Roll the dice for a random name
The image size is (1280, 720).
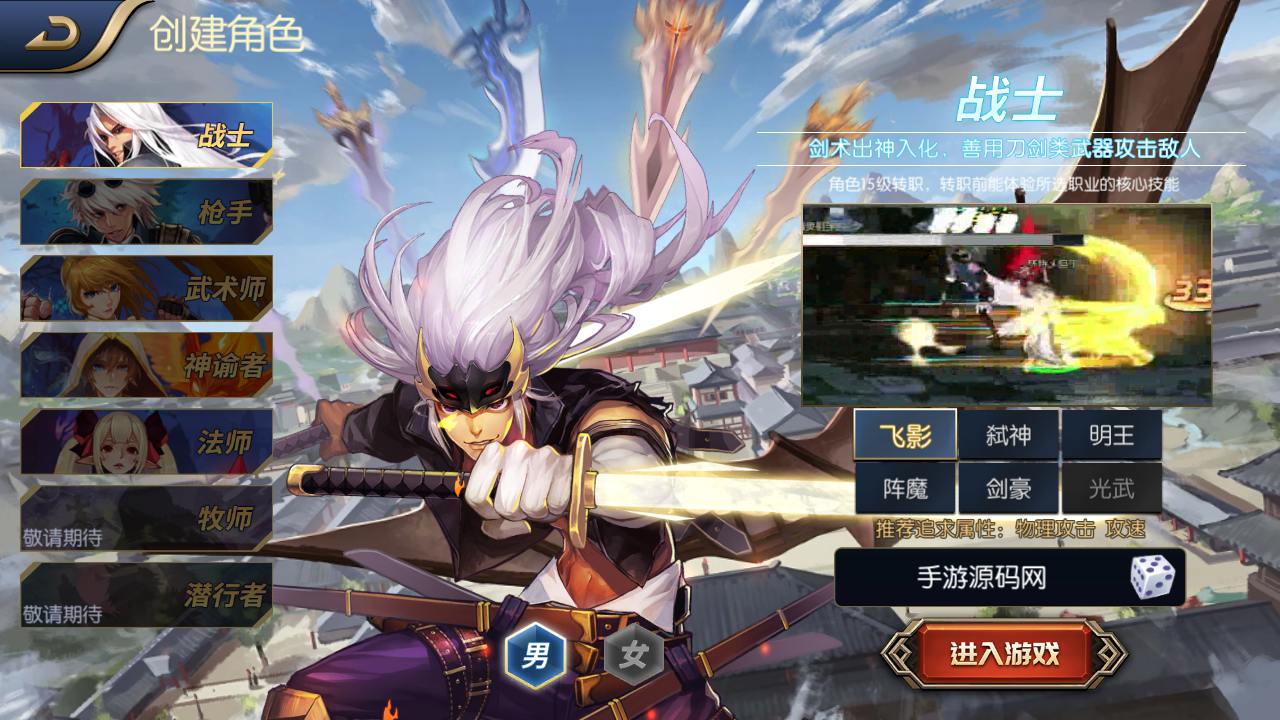[1152, 577]
